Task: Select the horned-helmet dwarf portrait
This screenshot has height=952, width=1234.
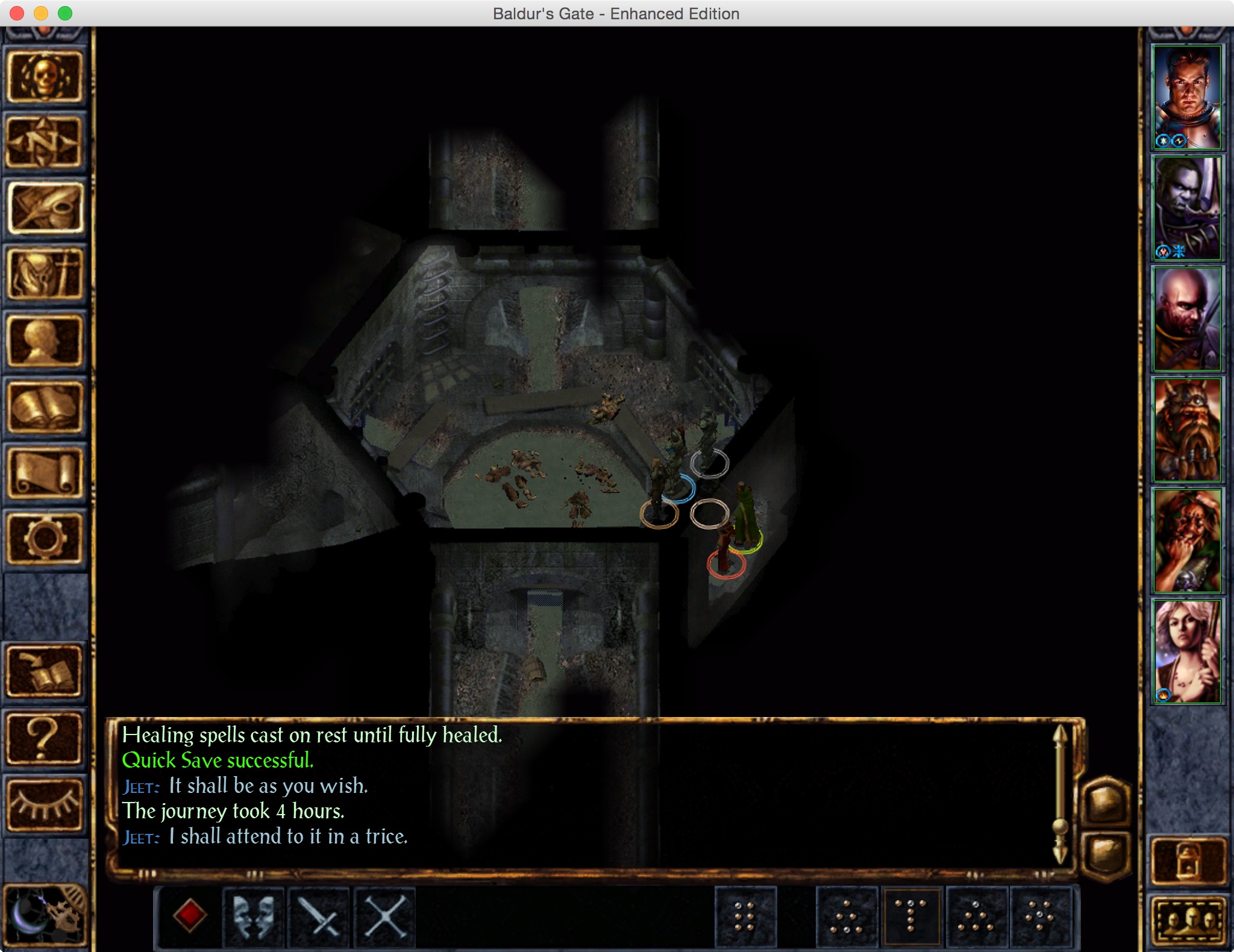Action: pyautogui.click(x=1186, y=430)
